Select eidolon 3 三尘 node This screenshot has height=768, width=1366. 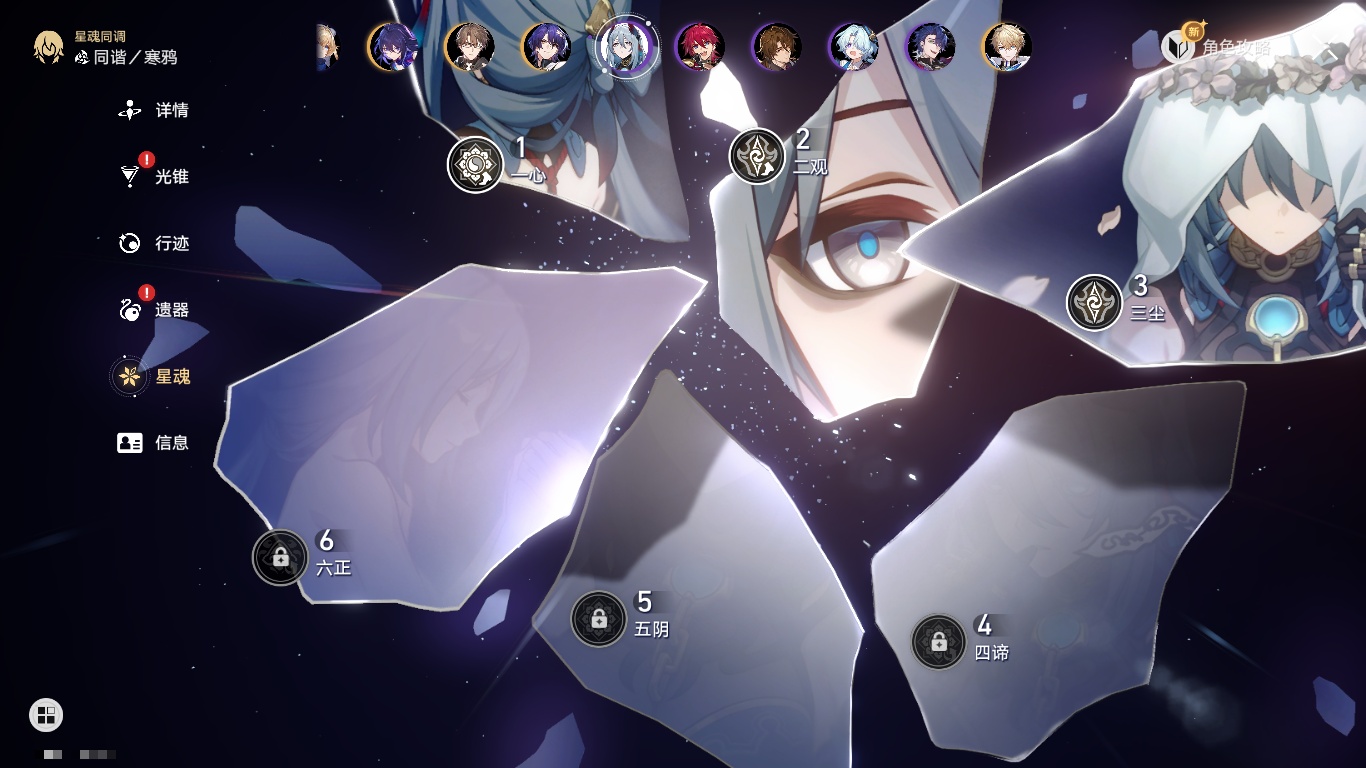(x=1094, y=302)
